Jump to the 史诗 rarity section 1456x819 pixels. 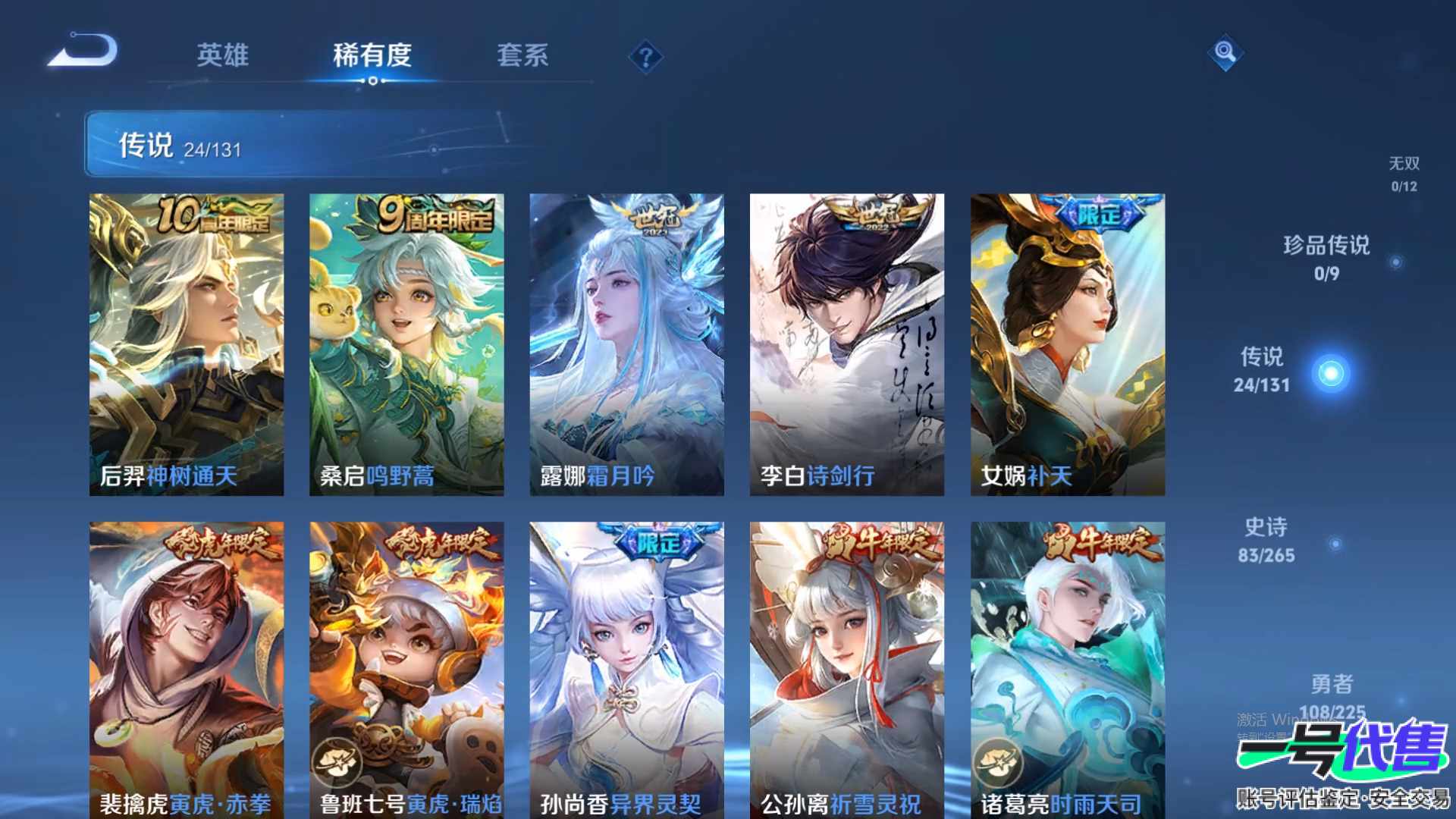tap(1266, 540)
